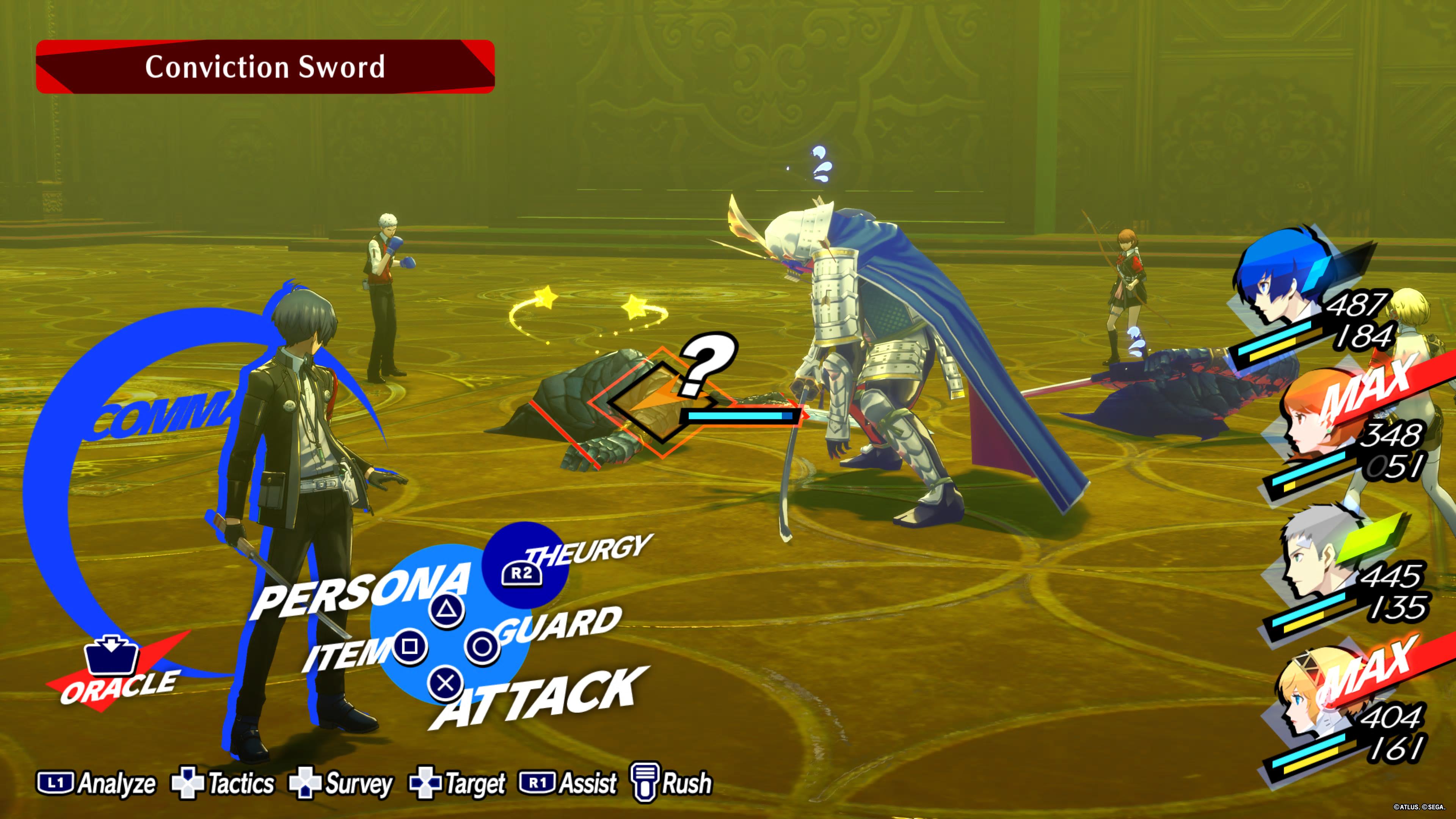Choose the Survey option
This screenshot has height=819, width=1456.
(341, 783)
